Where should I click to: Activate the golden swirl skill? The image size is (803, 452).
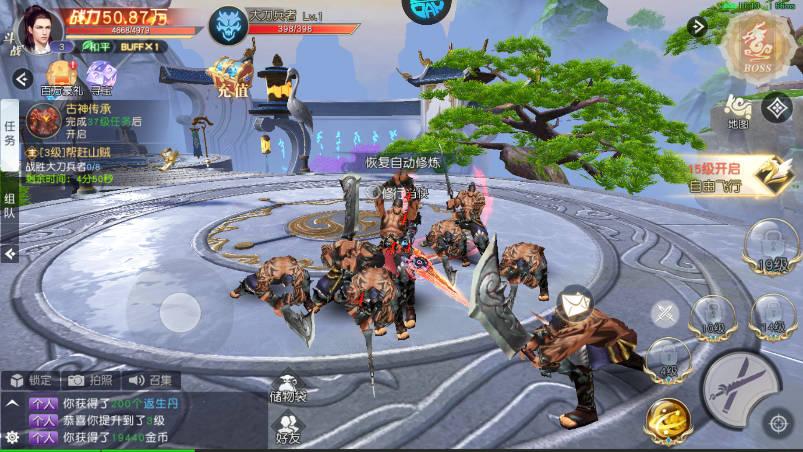tap(669, 420)
